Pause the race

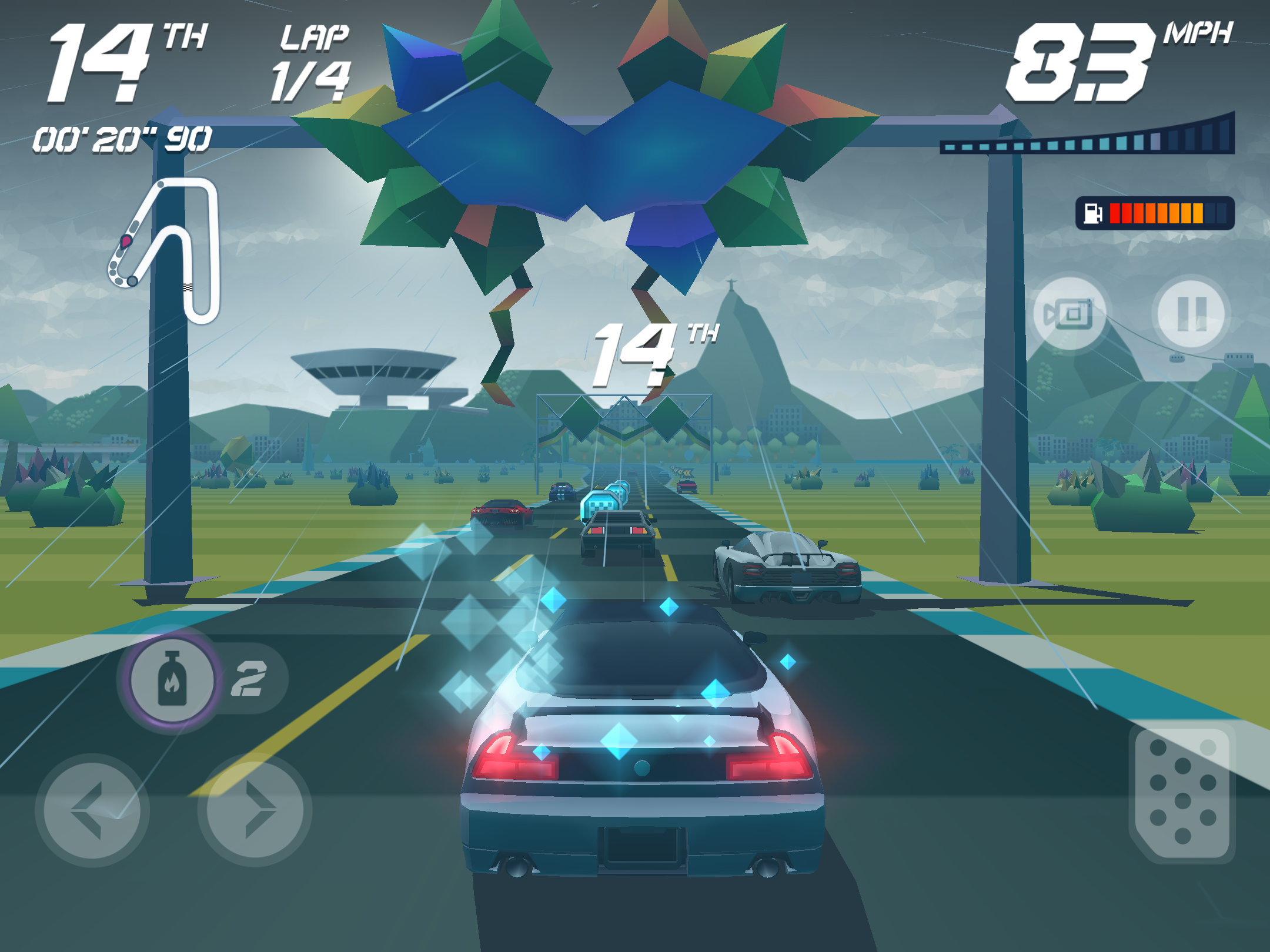click(1191, 314)
